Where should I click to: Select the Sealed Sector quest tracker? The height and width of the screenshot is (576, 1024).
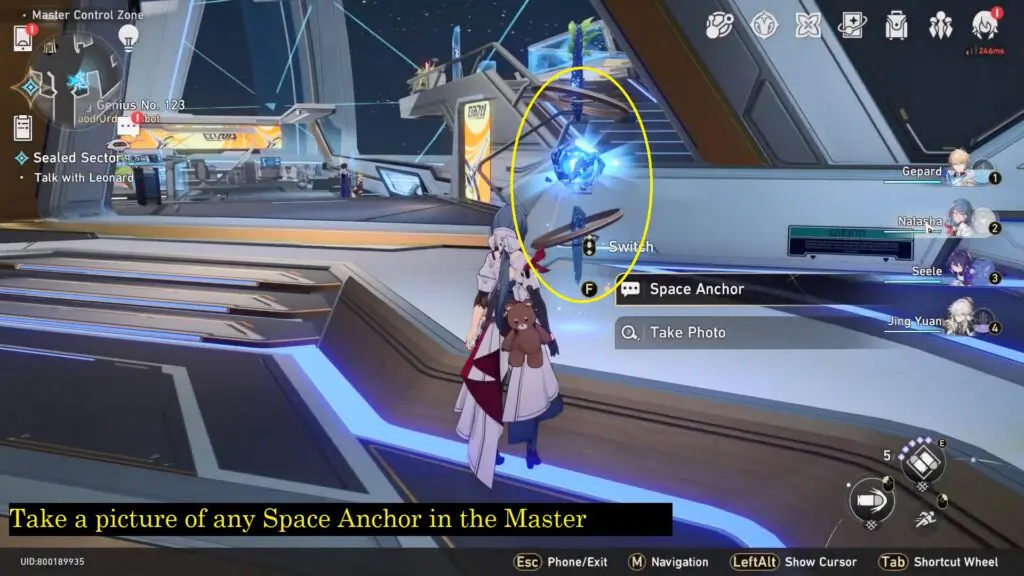(x=75, y=158)
